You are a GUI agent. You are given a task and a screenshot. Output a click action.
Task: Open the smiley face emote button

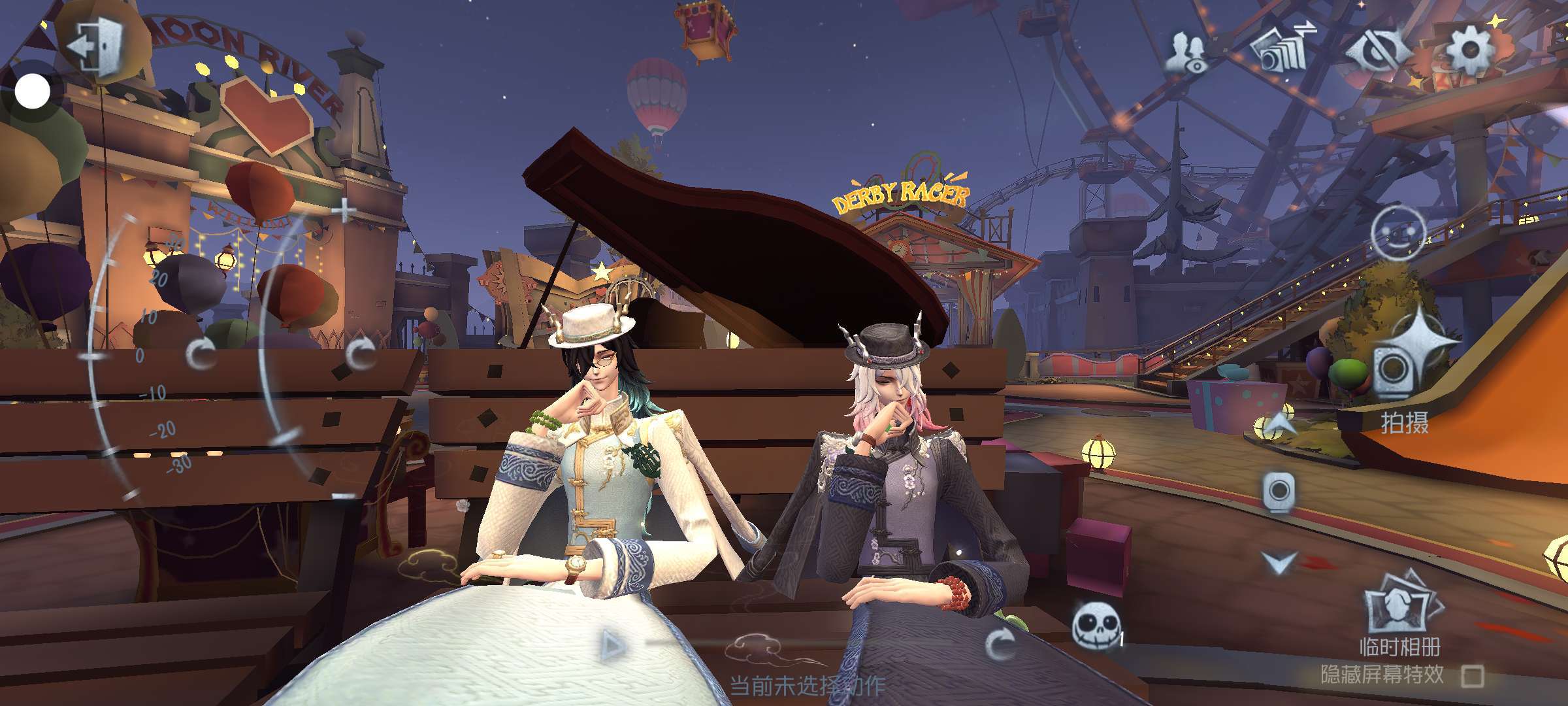[x=1397, y=233]
